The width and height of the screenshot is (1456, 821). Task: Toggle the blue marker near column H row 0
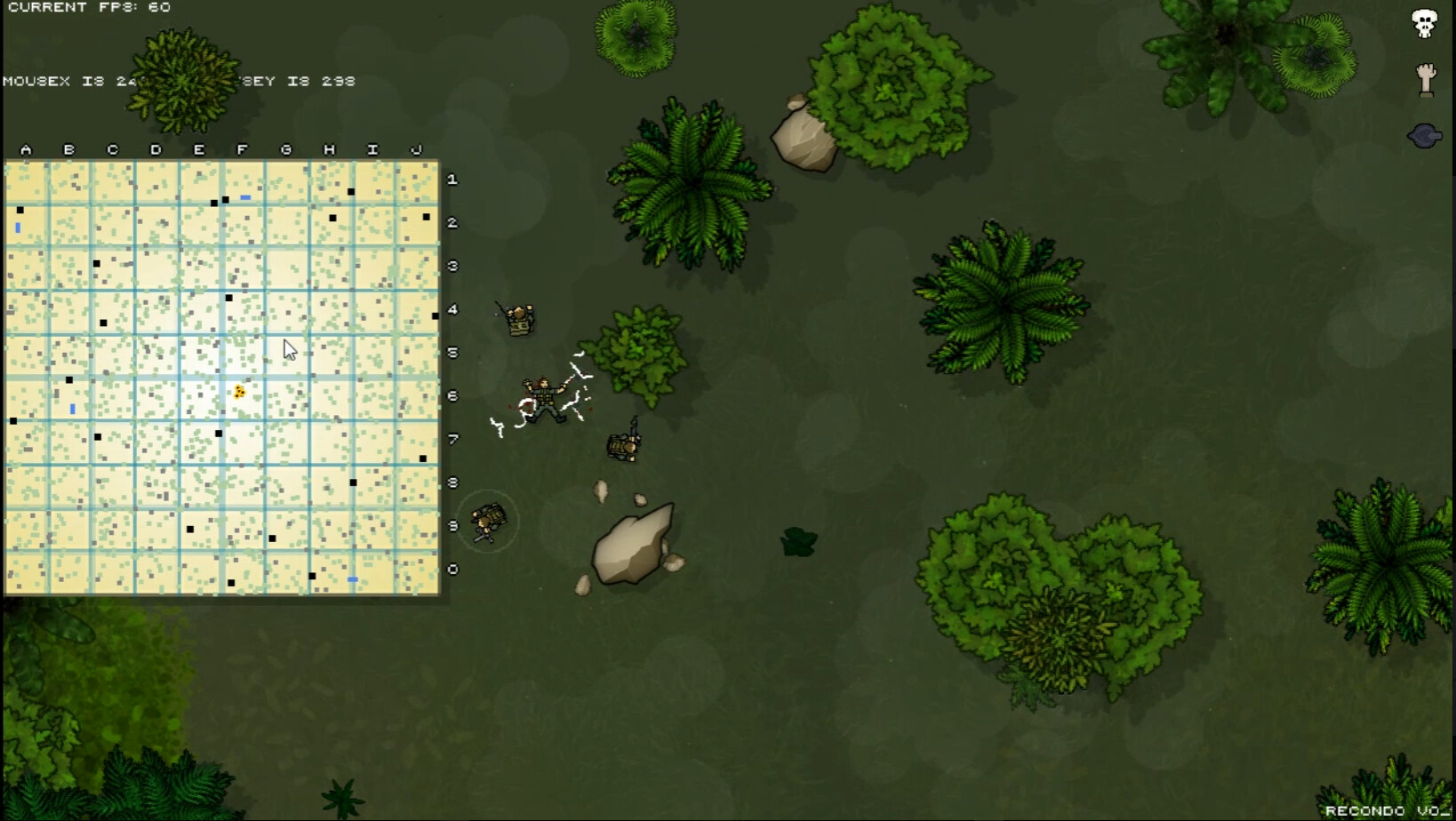click(351, 578)
